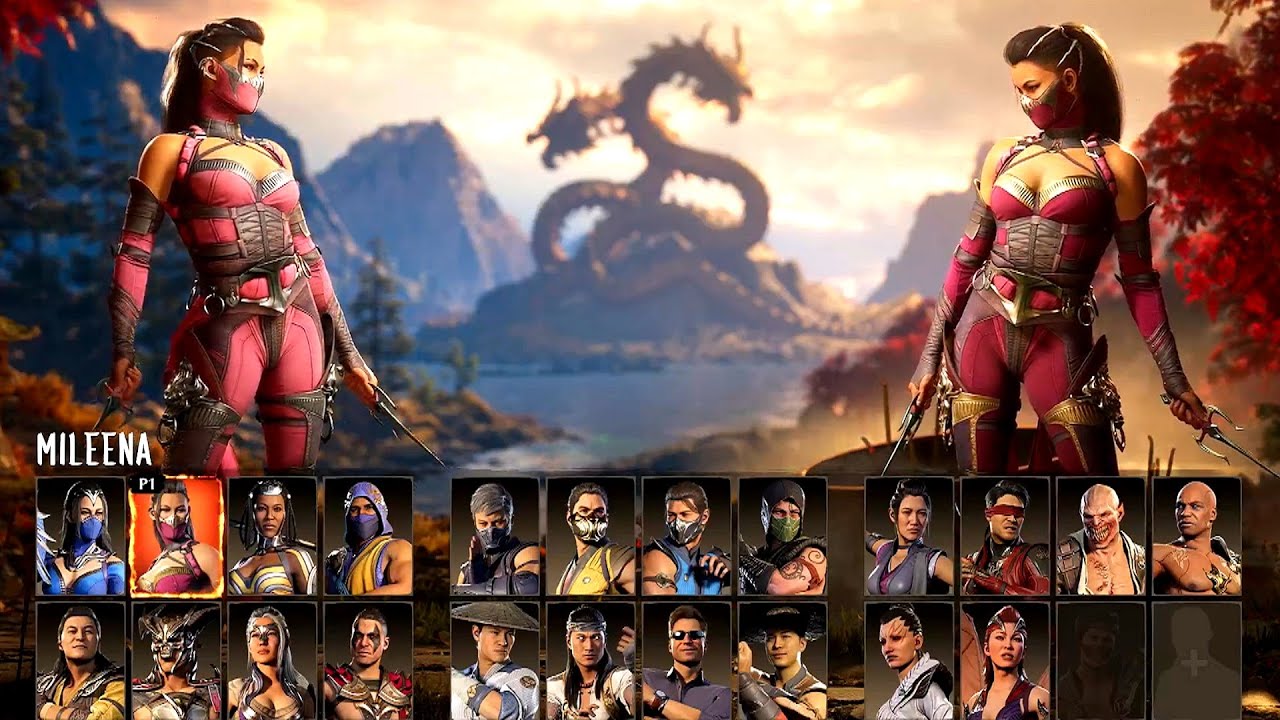Viewport: 1280px width, 720px height.
Task: Choose Raiden wearing the straw hat
Action: (x=495, y=660)
